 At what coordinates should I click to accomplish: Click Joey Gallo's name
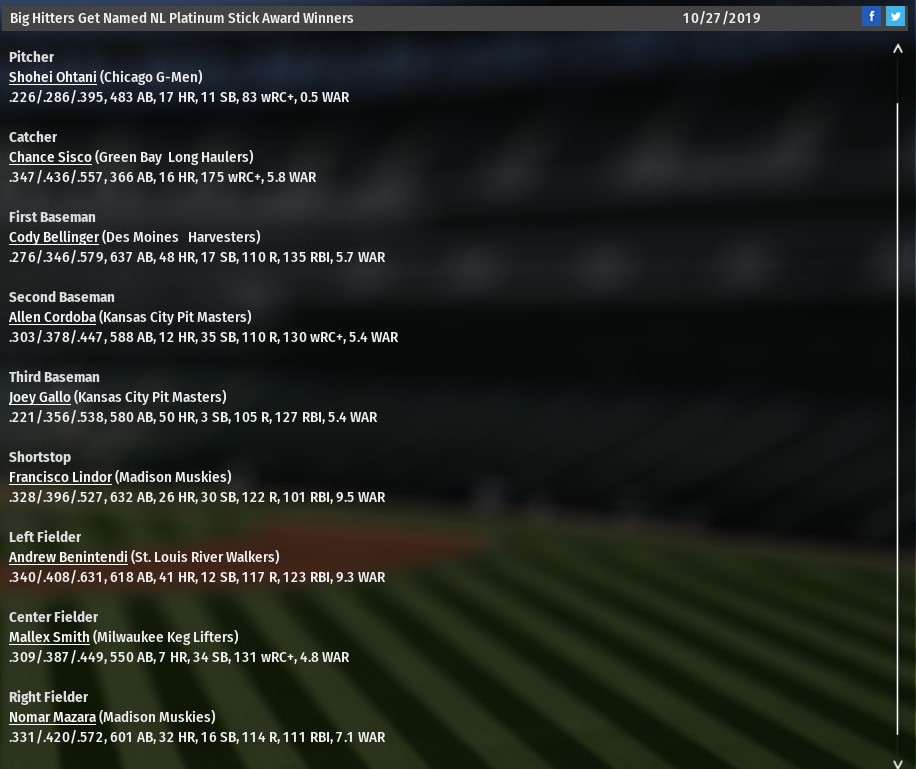40,397
